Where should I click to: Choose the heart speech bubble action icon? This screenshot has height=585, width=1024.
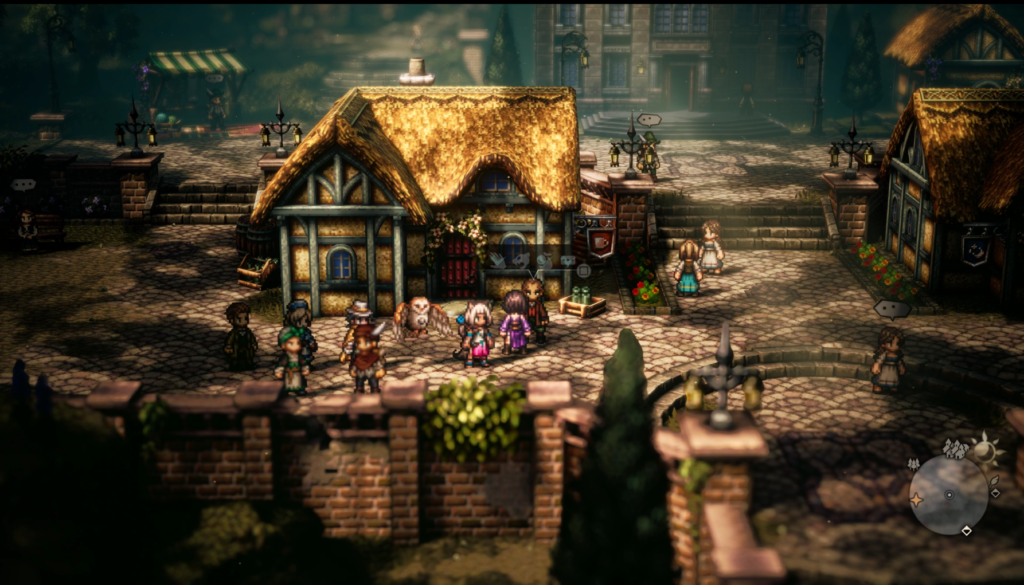(567, 260)
